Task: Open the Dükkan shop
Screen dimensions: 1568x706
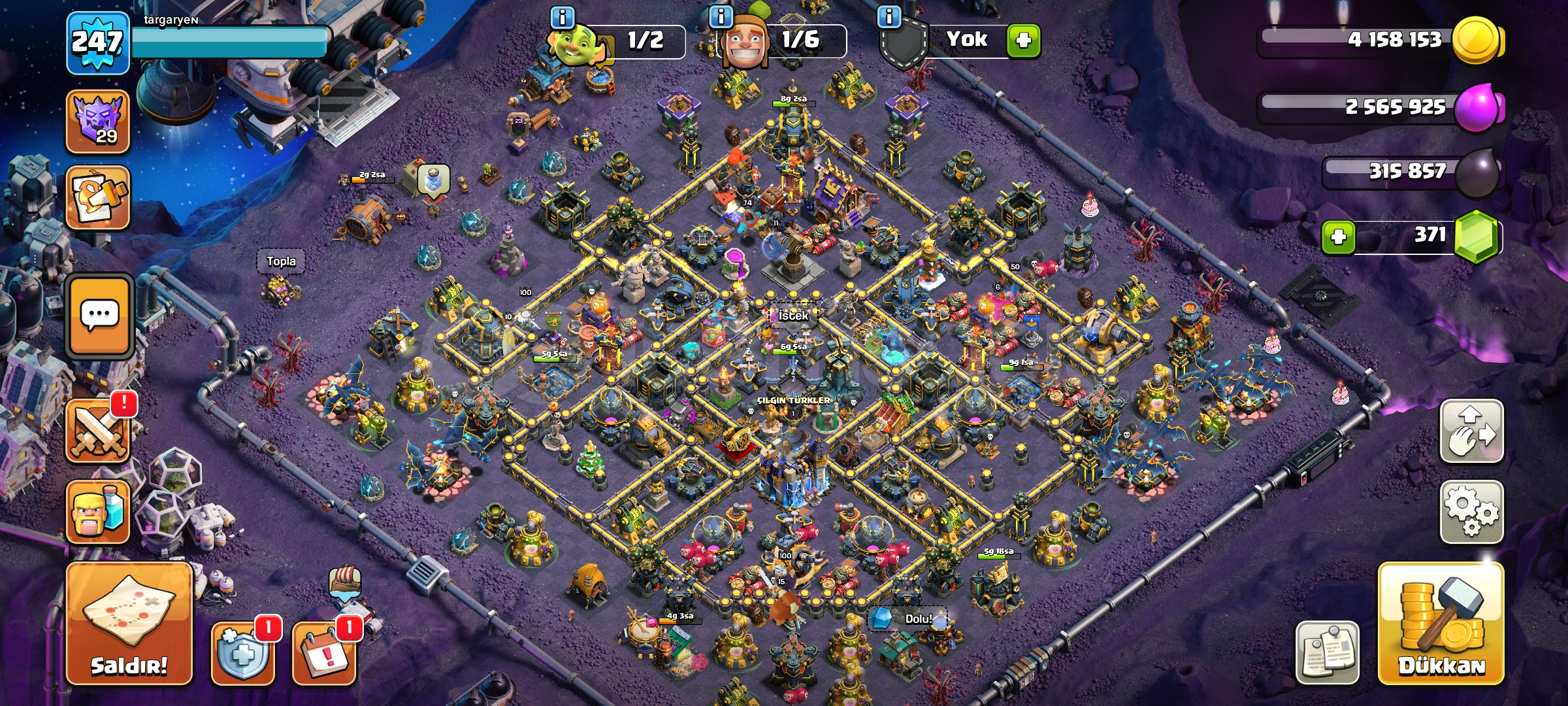Action: pos(1441,624)
